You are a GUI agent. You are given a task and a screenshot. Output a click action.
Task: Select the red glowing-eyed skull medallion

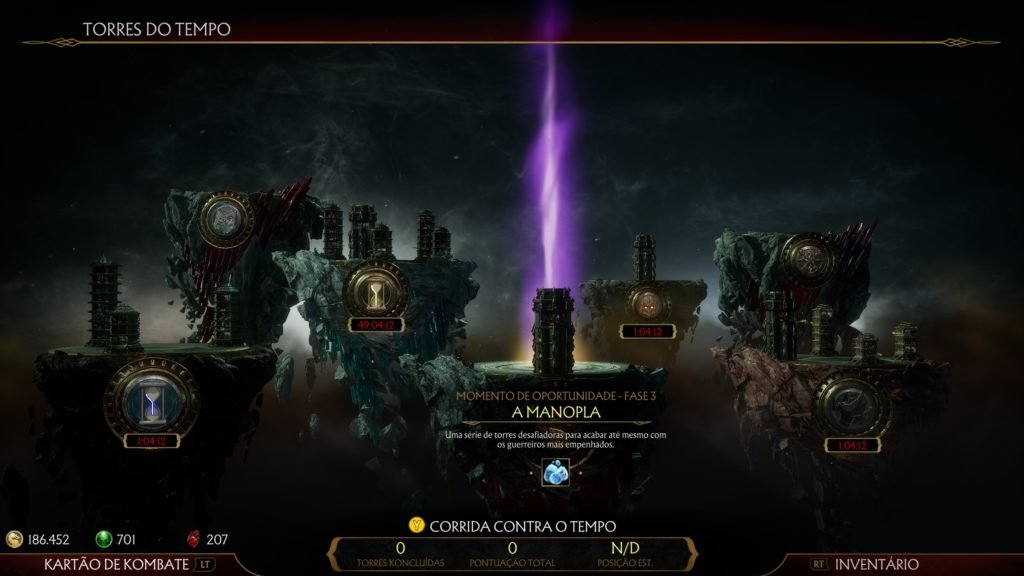647,300
